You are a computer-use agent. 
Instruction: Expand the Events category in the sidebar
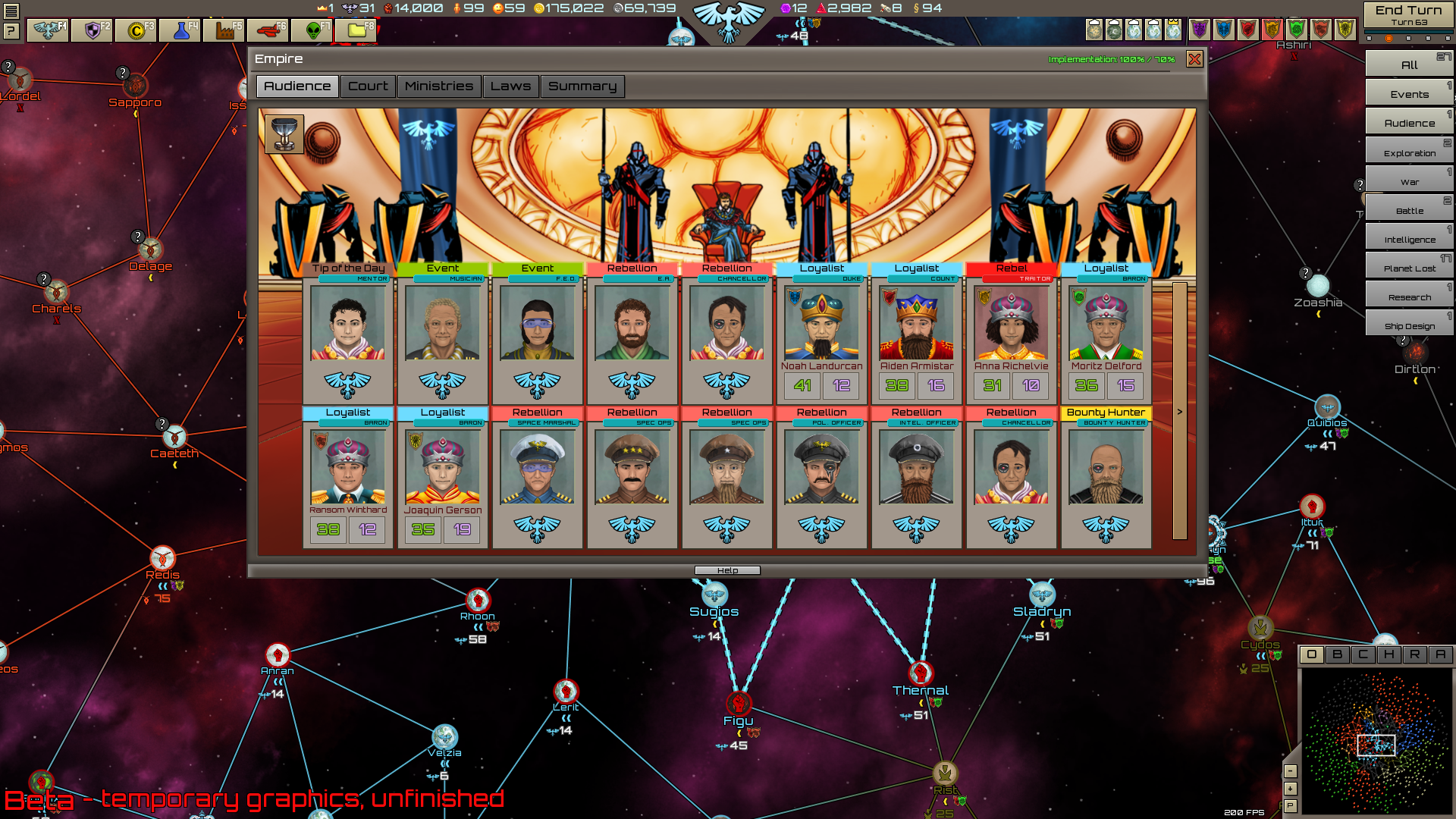(1408, 93)
